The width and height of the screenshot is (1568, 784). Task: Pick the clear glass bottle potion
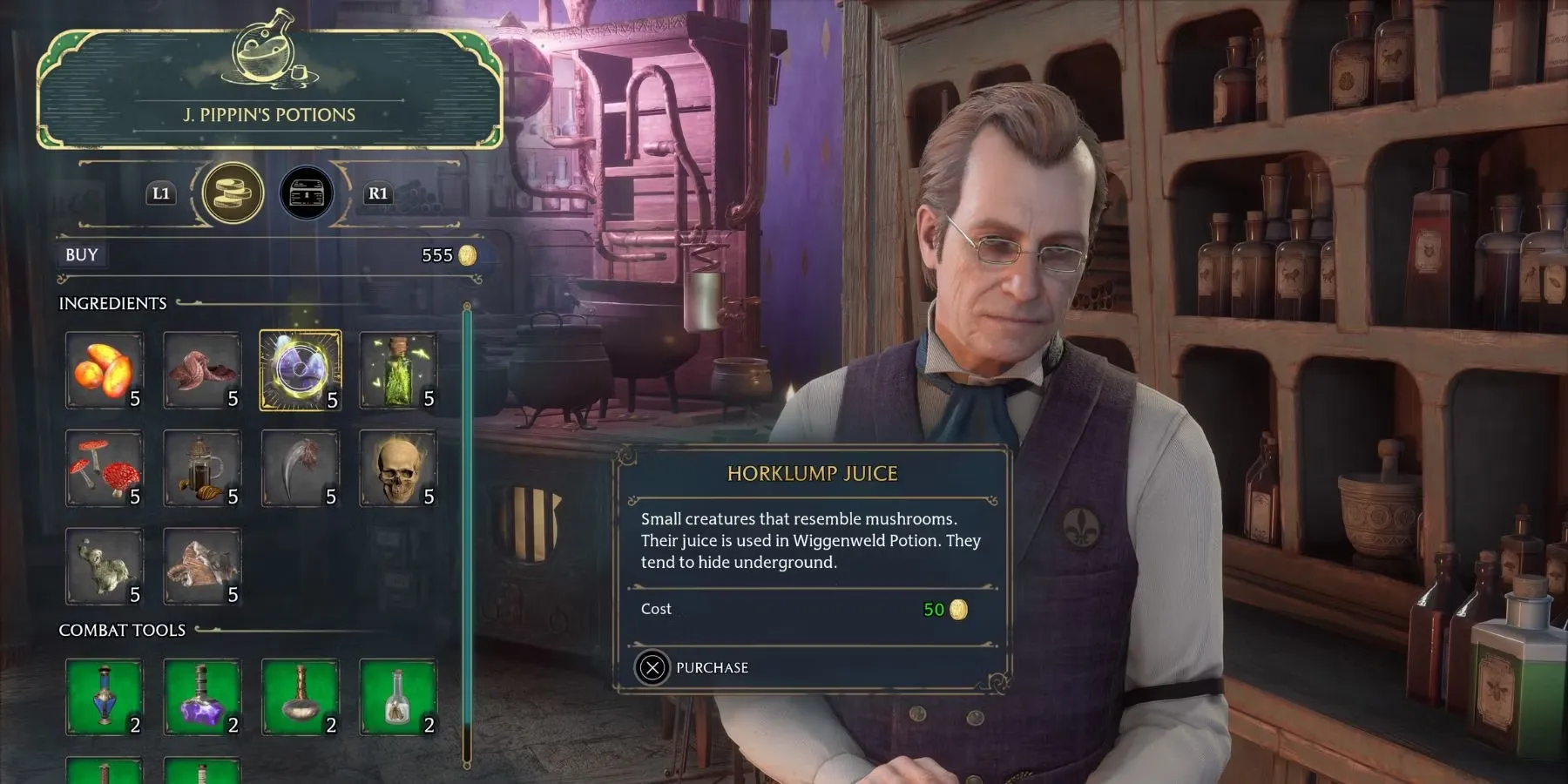[x=398, y=697]
